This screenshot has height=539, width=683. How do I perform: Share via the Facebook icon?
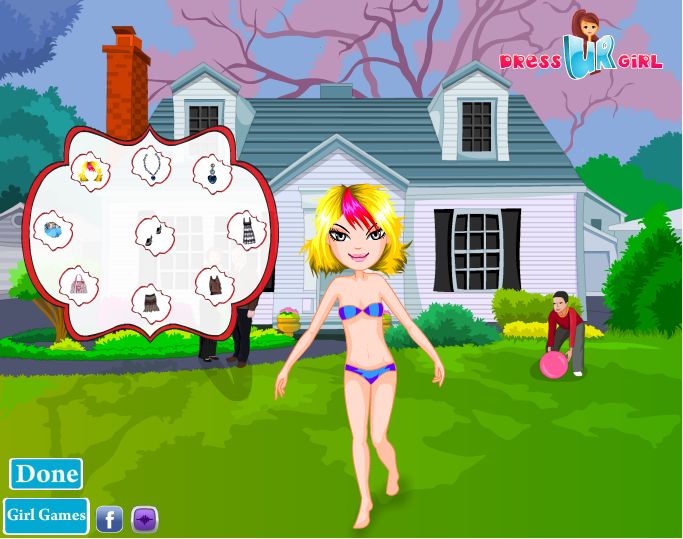[109, 519]
